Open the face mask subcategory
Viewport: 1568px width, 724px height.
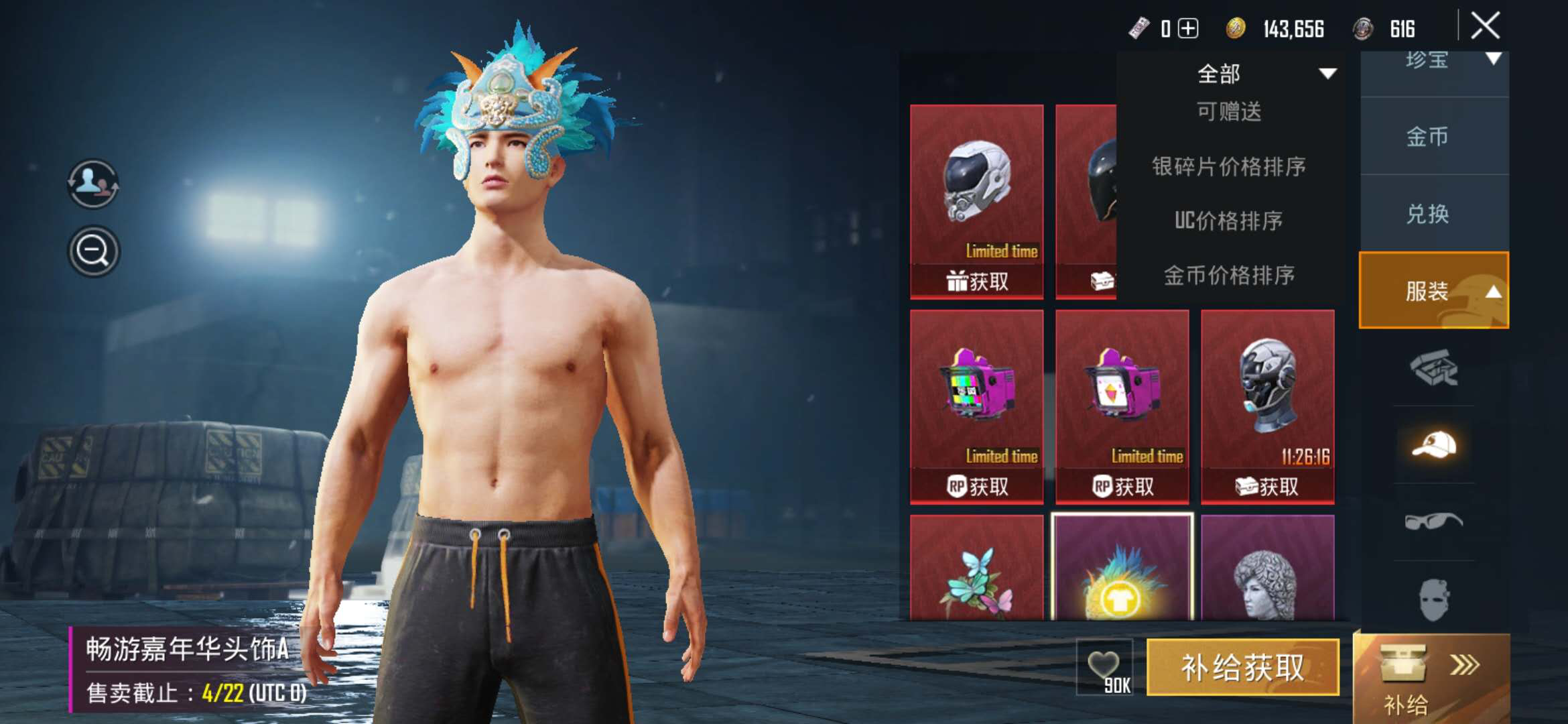pos(1434,599)
